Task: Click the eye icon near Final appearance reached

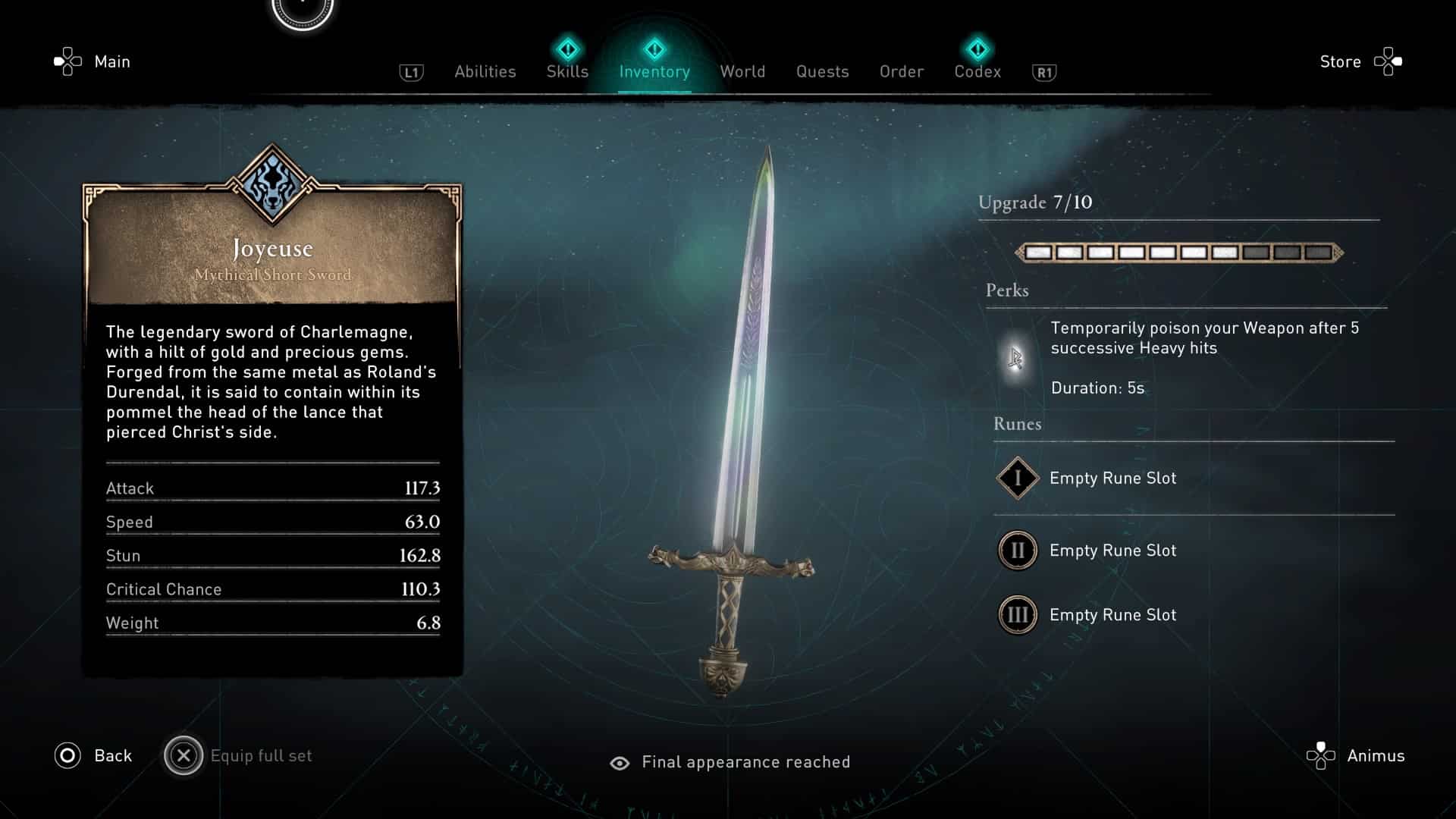Action: 620,762
